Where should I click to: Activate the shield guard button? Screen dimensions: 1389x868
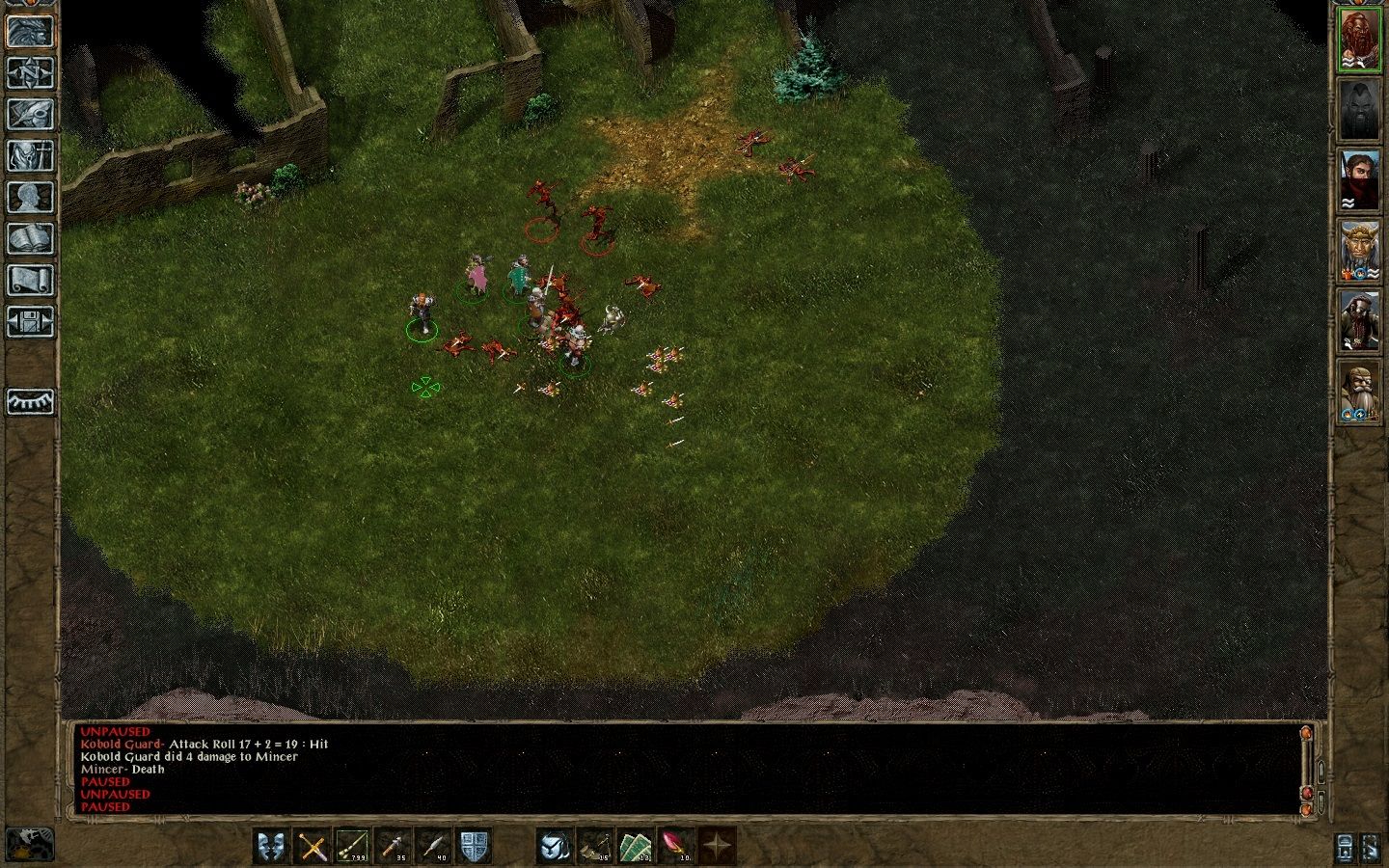474,846
